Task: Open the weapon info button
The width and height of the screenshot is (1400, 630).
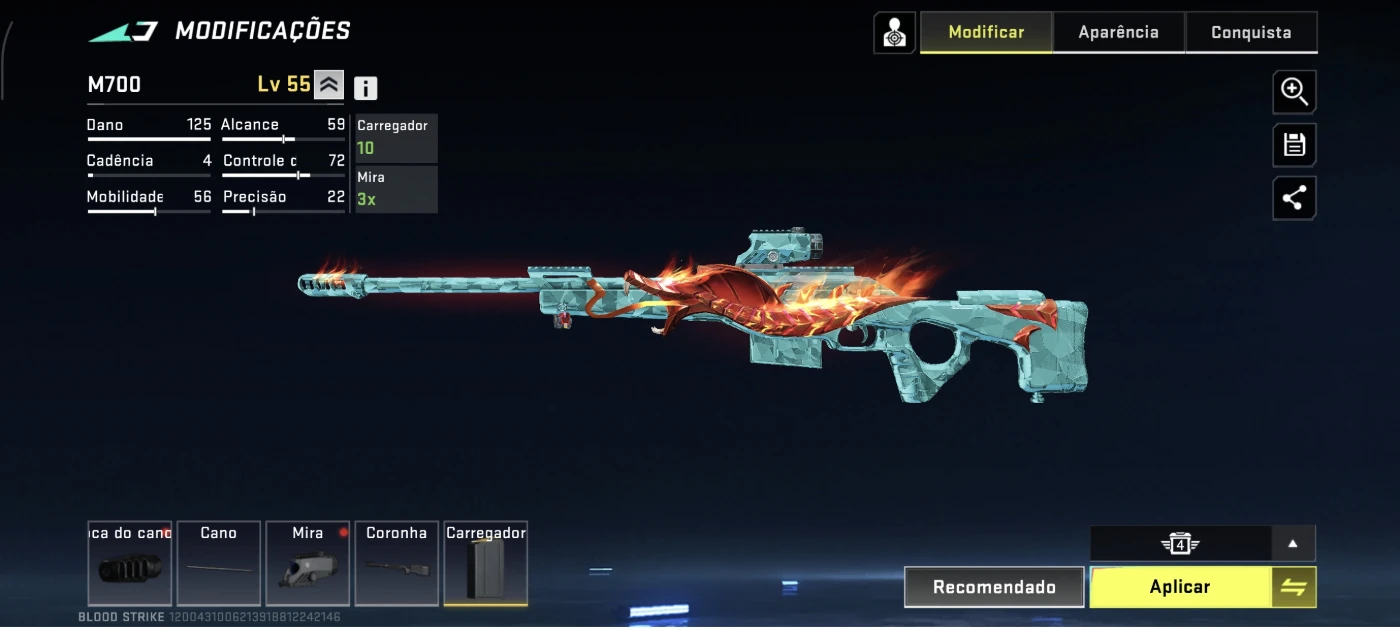Action: point(366,88)
